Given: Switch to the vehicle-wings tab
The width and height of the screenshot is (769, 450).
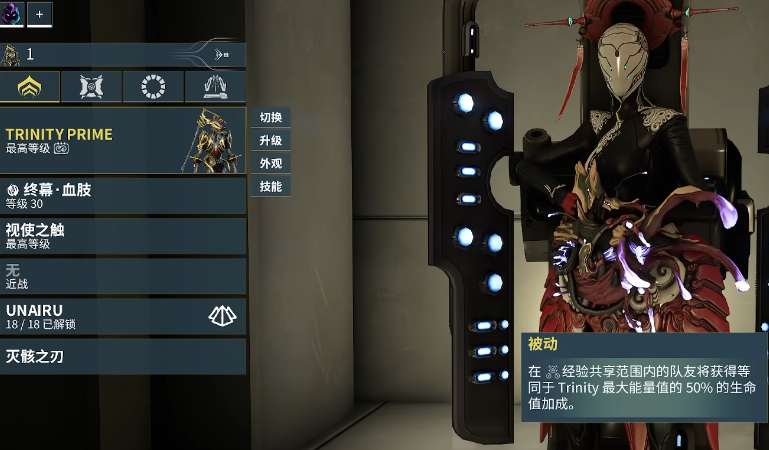Looking at the screenshot, I should click(x=214, y=87).
